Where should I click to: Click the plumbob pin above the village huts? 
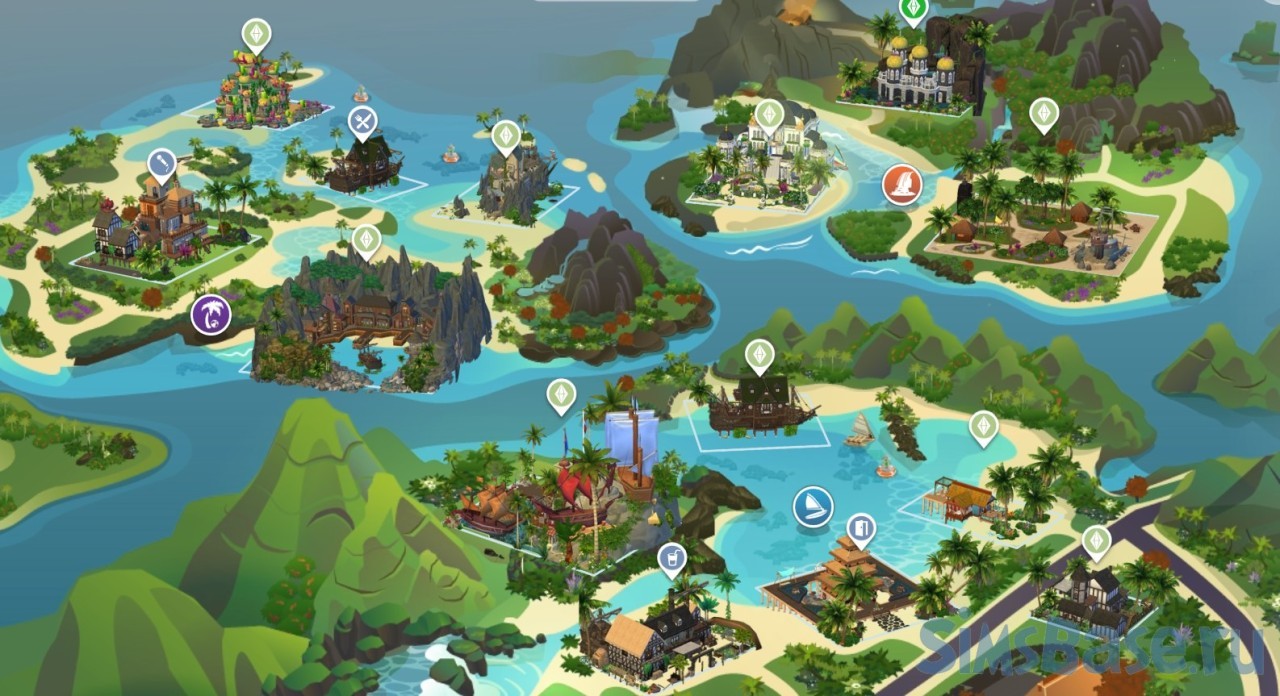1044,113
